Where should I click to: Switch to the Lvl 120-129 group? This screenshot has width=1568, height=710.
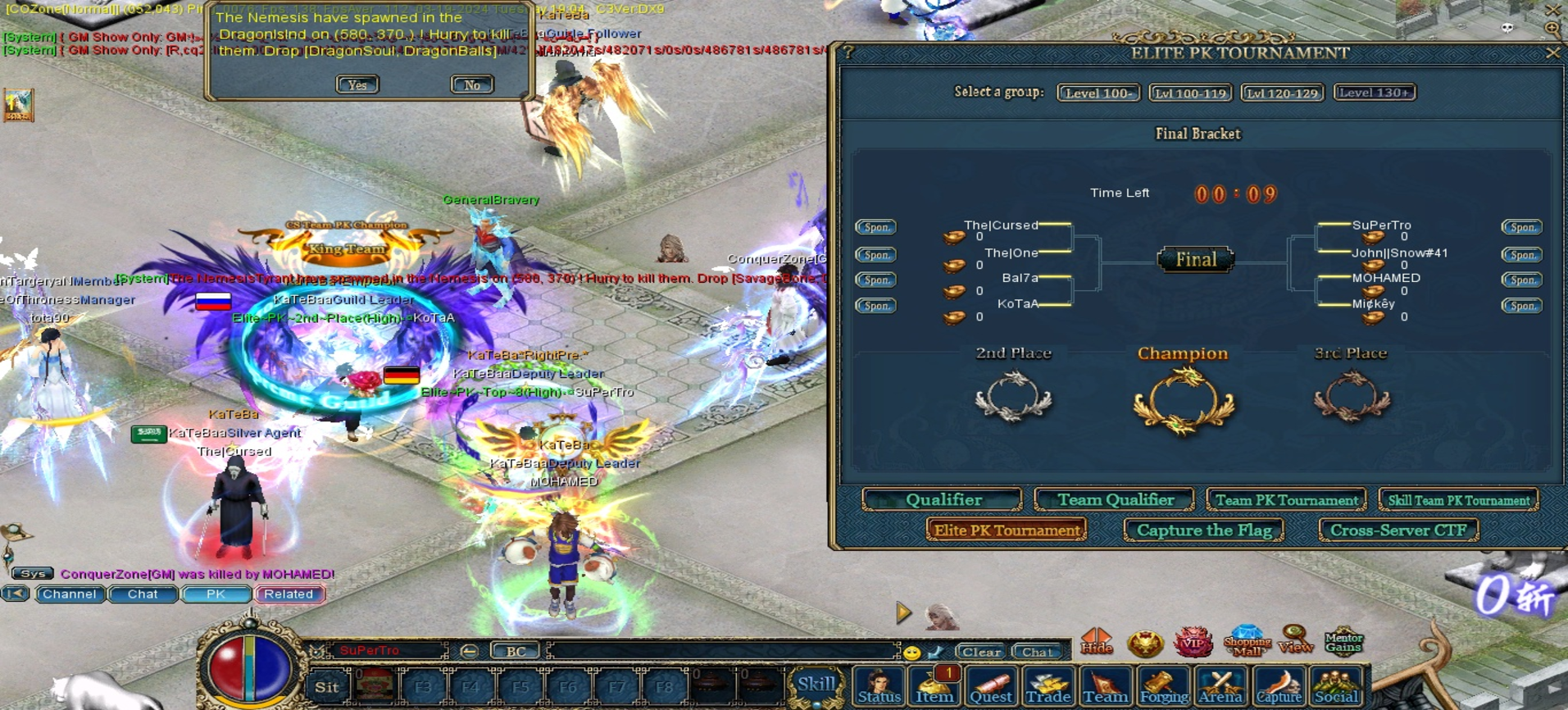[1282, 93]
